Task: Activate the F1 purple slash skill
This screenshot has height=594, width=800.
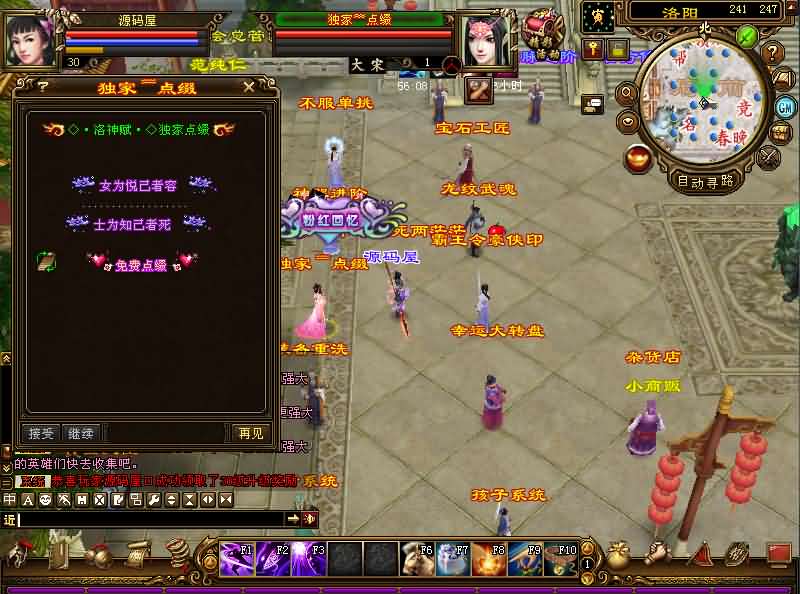Action: [x=237, y=559]
